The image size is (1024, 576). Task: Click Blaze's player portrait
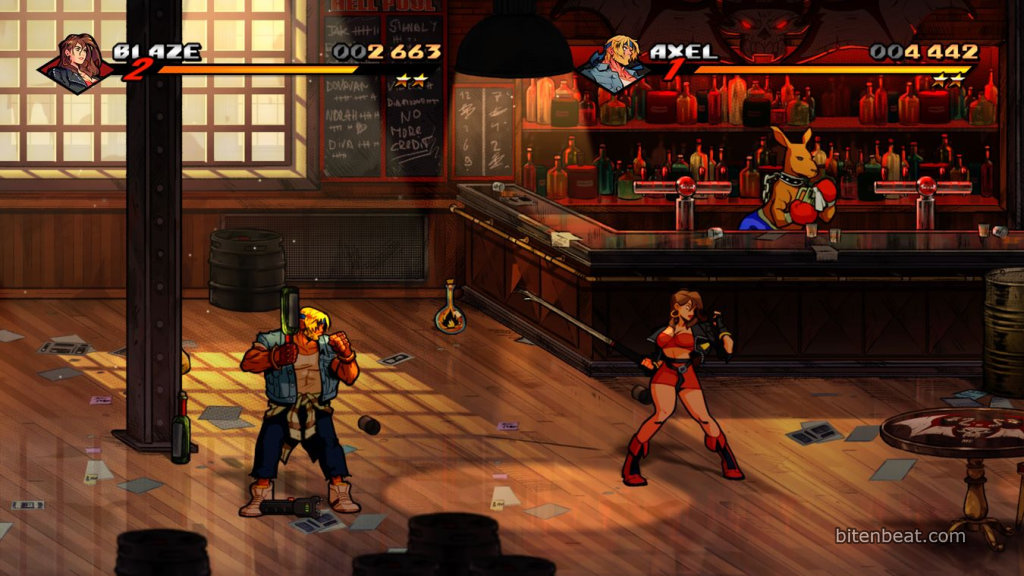78,62
